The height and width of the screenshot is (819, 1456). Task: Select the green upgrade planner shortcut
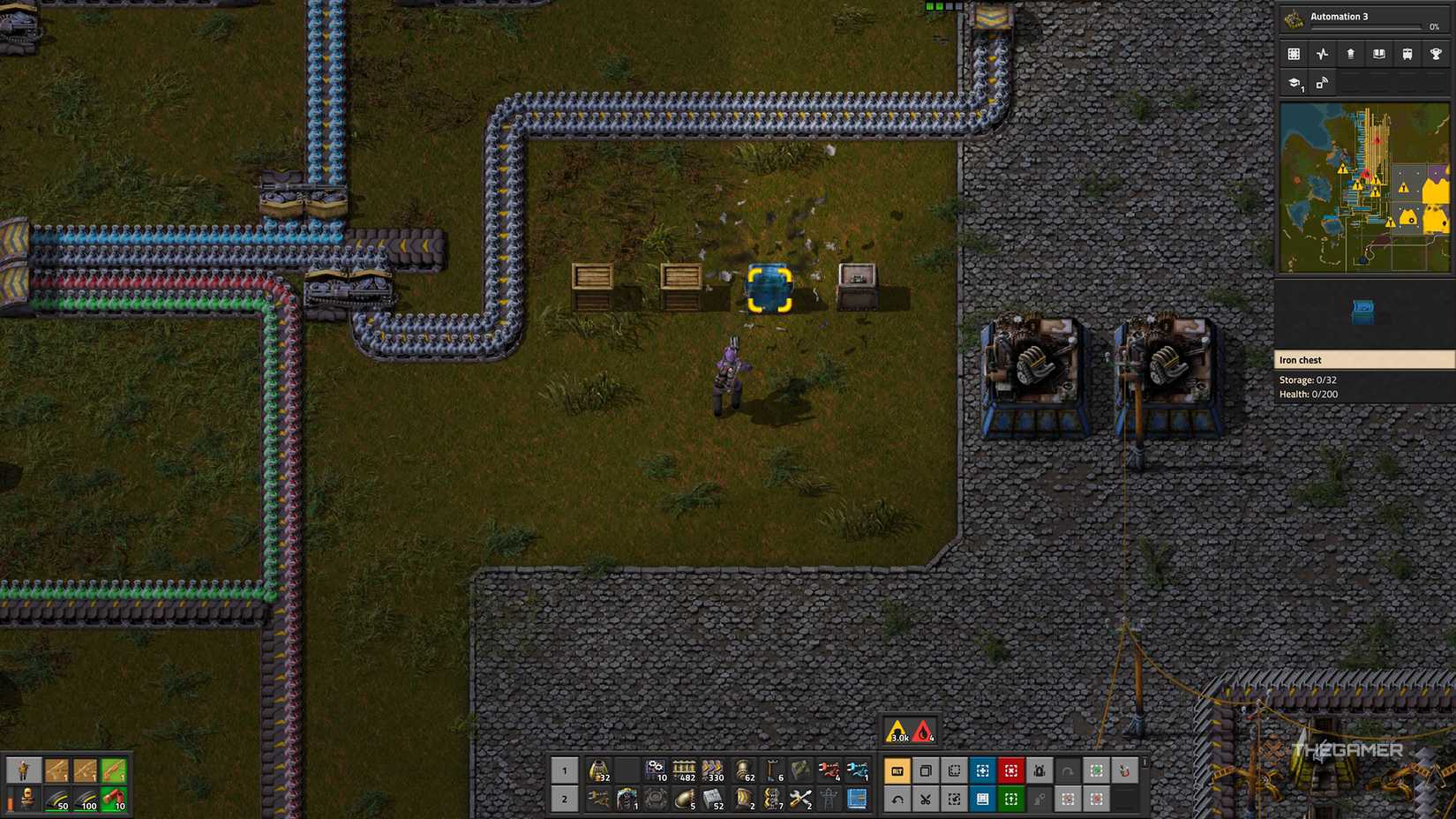(1010, 798)
